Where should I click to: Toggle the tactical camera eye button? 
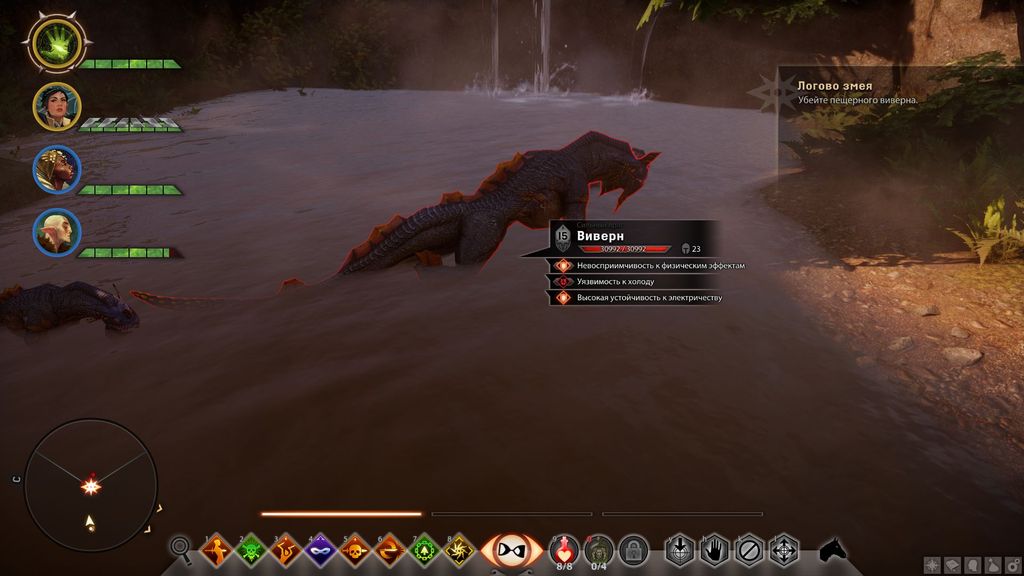pos(512,549)
